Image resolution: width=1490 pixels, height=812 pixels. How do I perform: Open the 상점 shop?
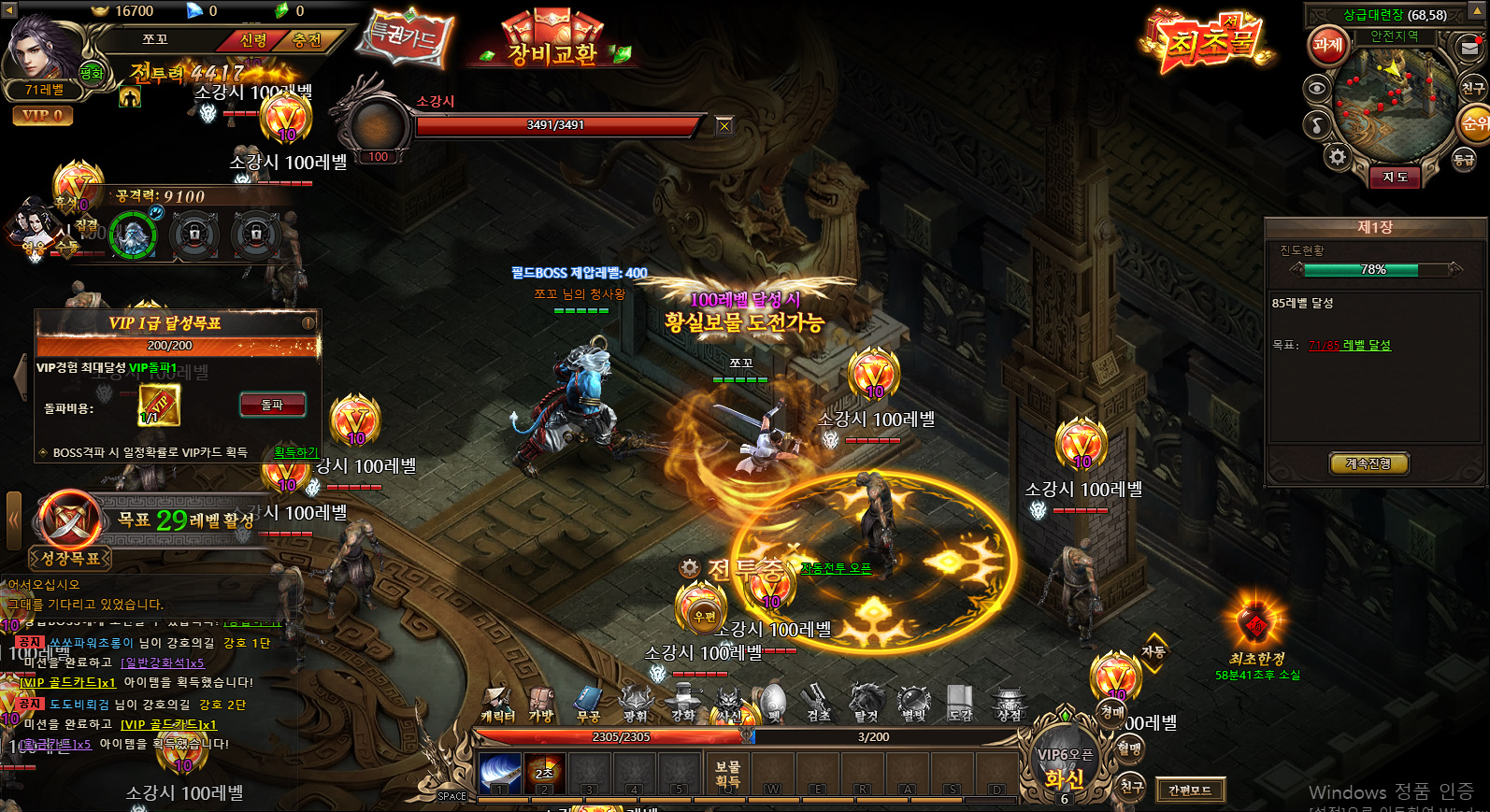coord(1009,704)
